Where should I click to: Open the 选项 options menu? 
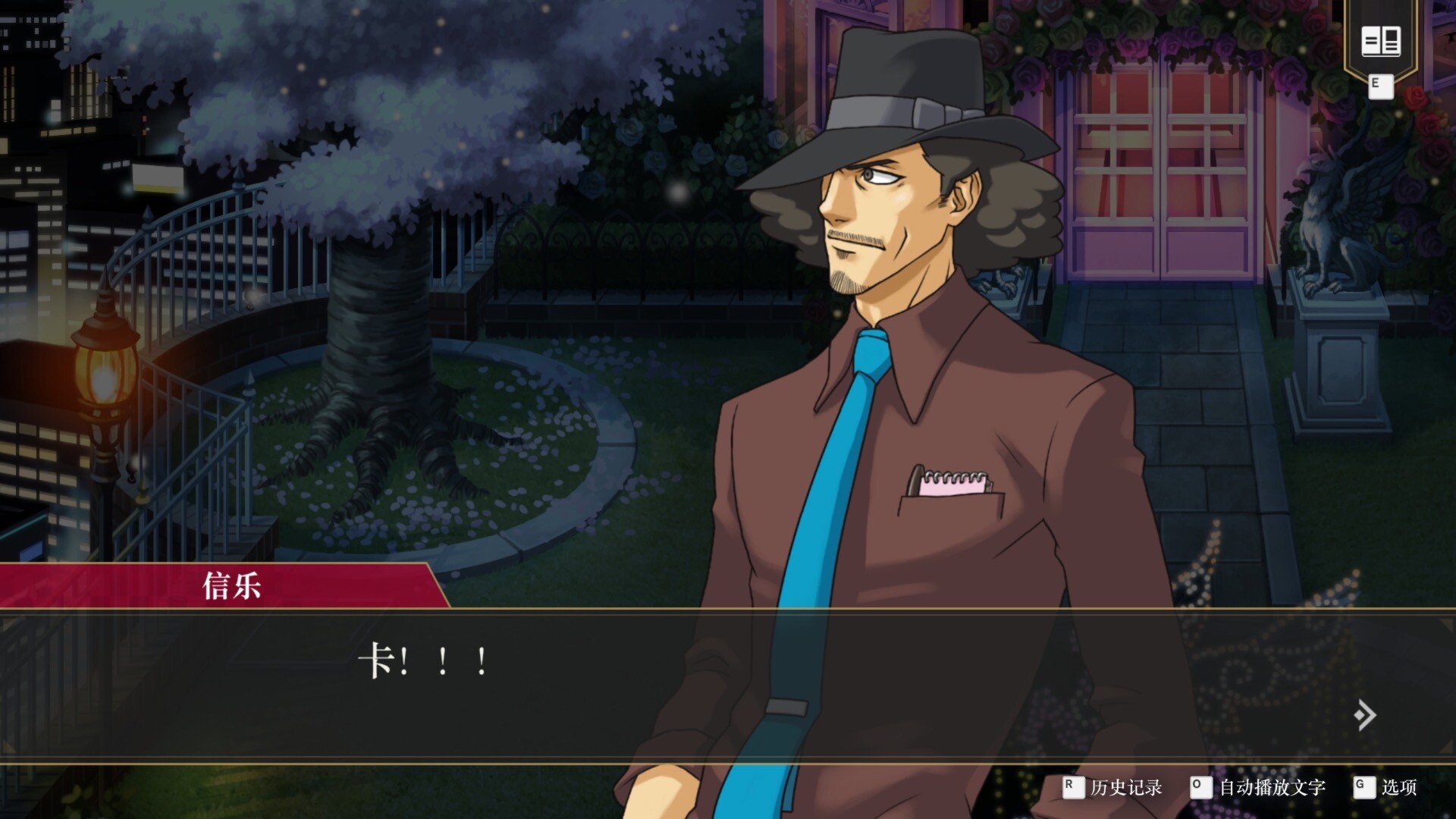[x=1398, y=787]
